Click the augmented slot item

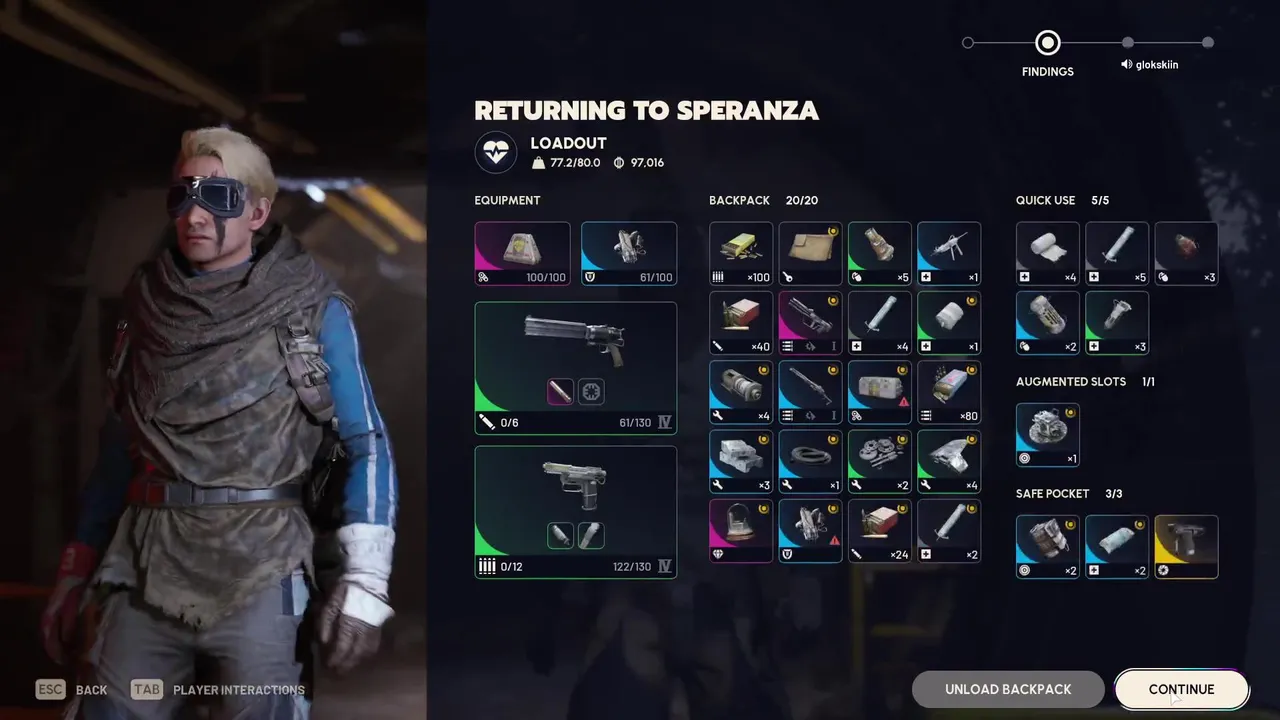[1047, 434]
